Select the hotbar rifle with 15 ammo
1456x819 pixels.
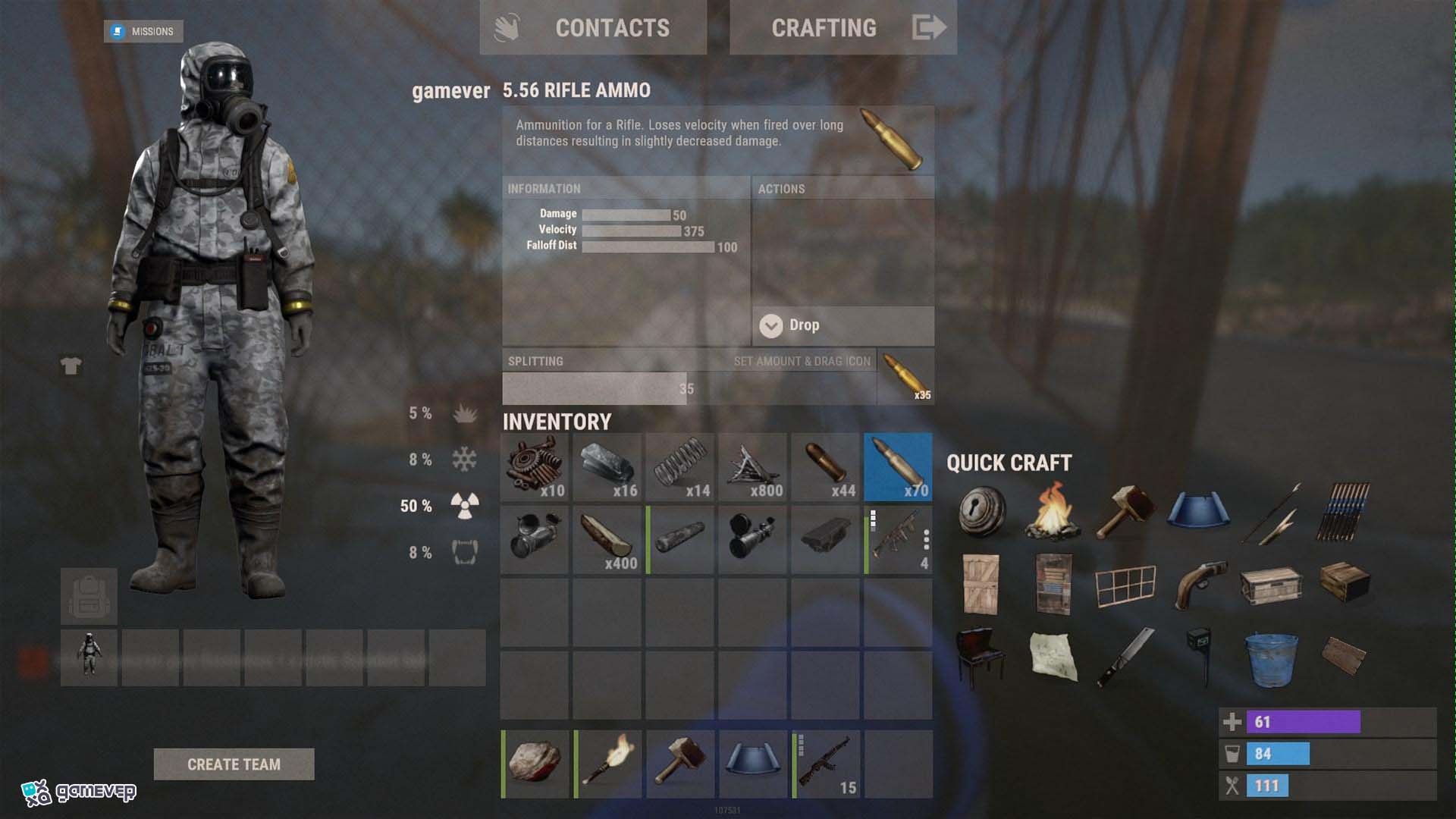826,764
